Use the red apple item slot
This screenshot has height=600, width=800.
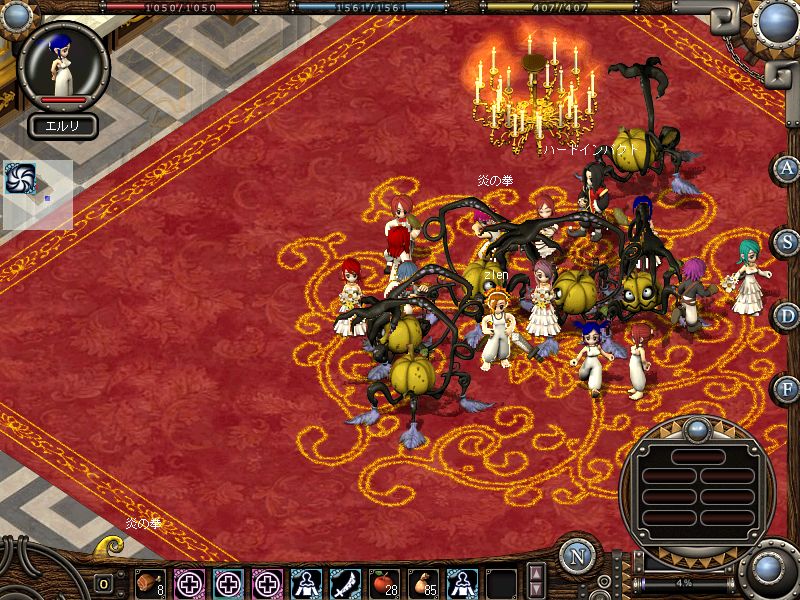384,582
